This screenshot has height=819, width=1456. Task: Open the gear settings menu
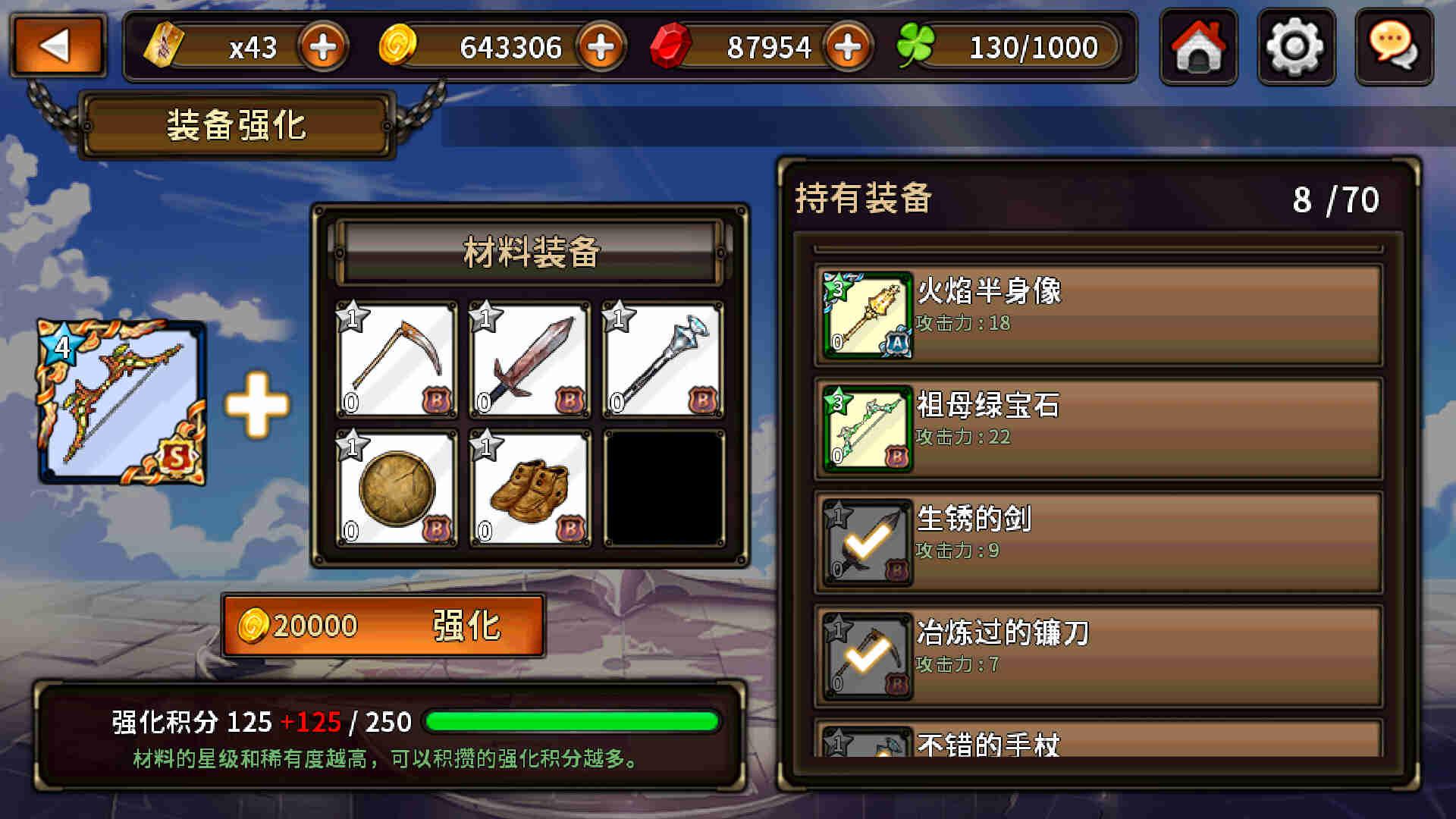[1295, 47]
